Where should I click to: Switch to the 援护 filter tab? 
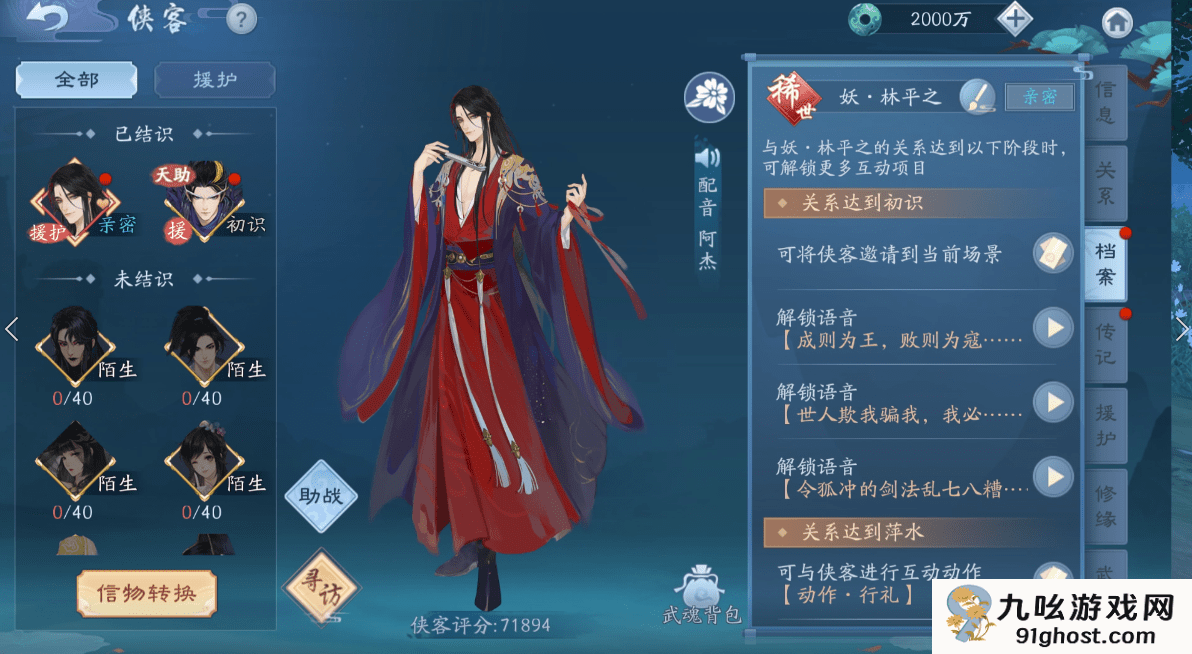click(214, 80)
